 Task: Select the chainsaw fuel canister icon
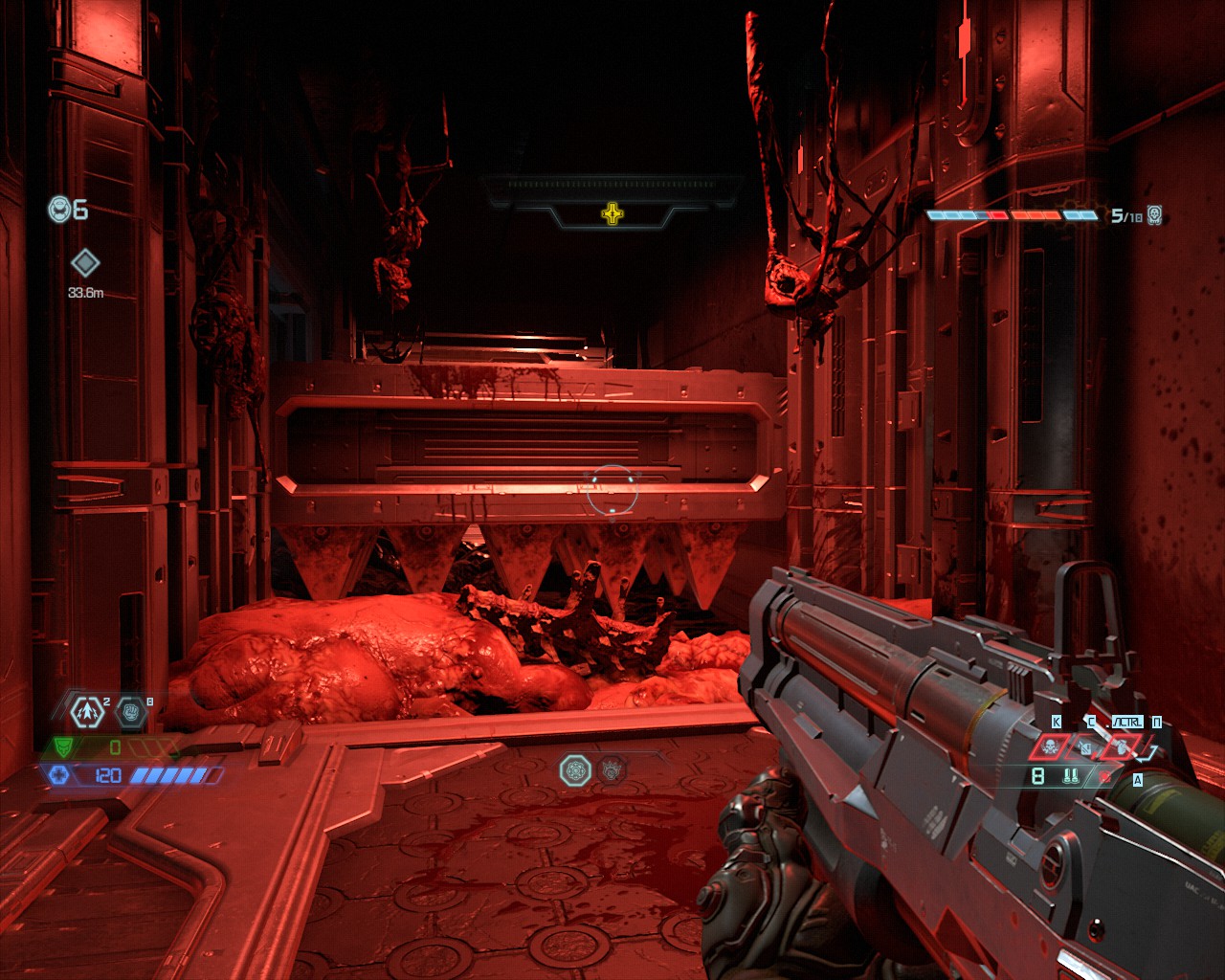click(x=1084, y=746)
